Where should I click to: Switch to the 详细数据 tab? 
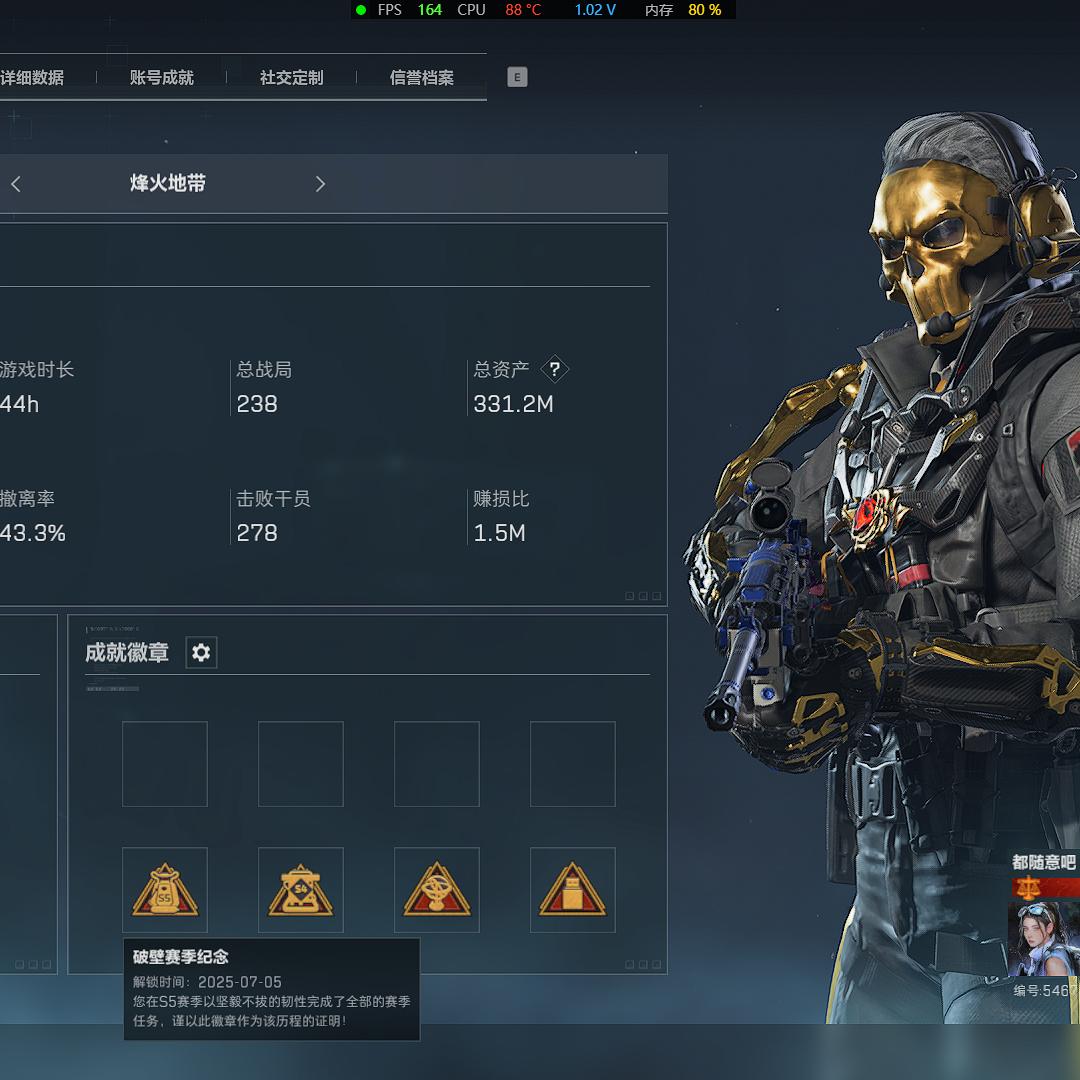tap(32, 78)
